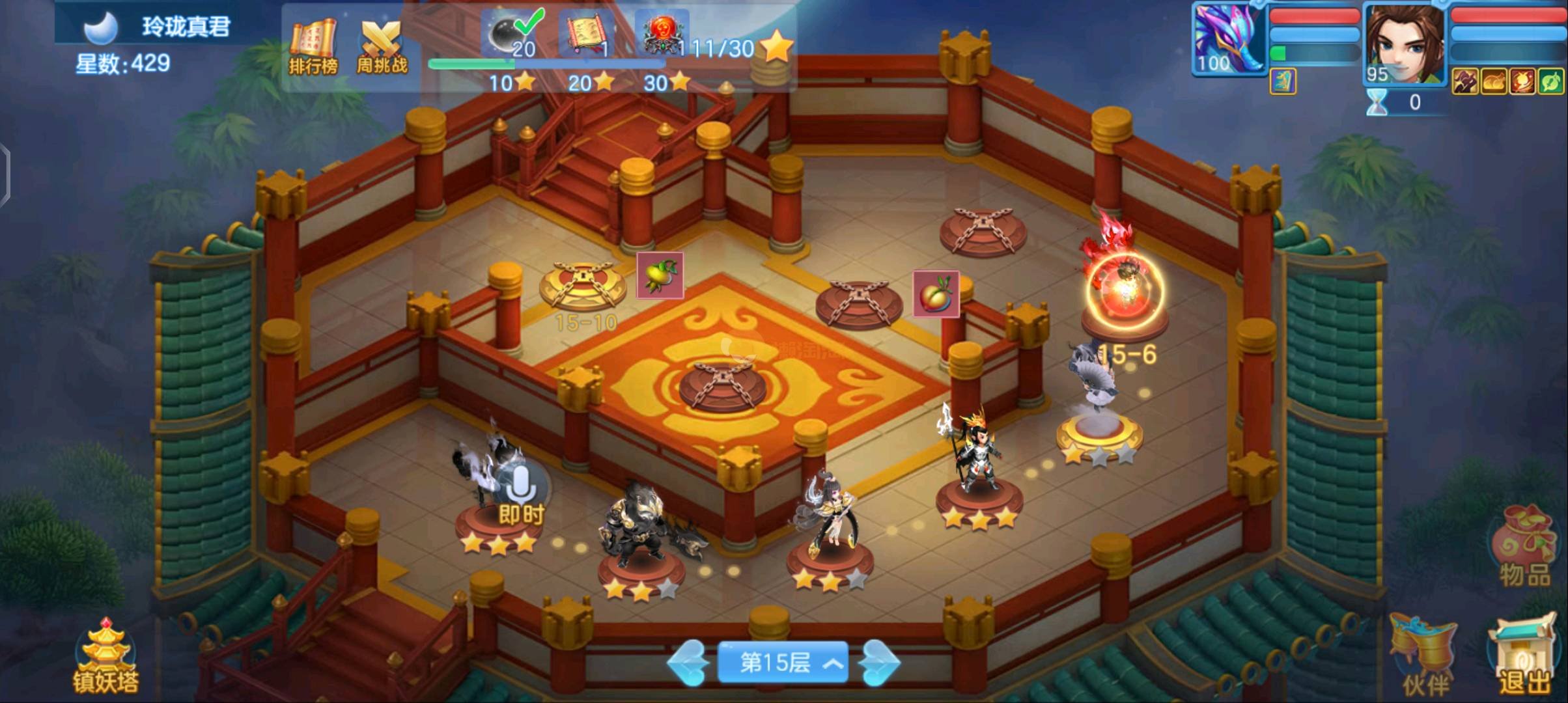The width and height of the screenshot is (1568, 703).
Task: Select the 30-star red emblem reward
Action: point(662,35)
